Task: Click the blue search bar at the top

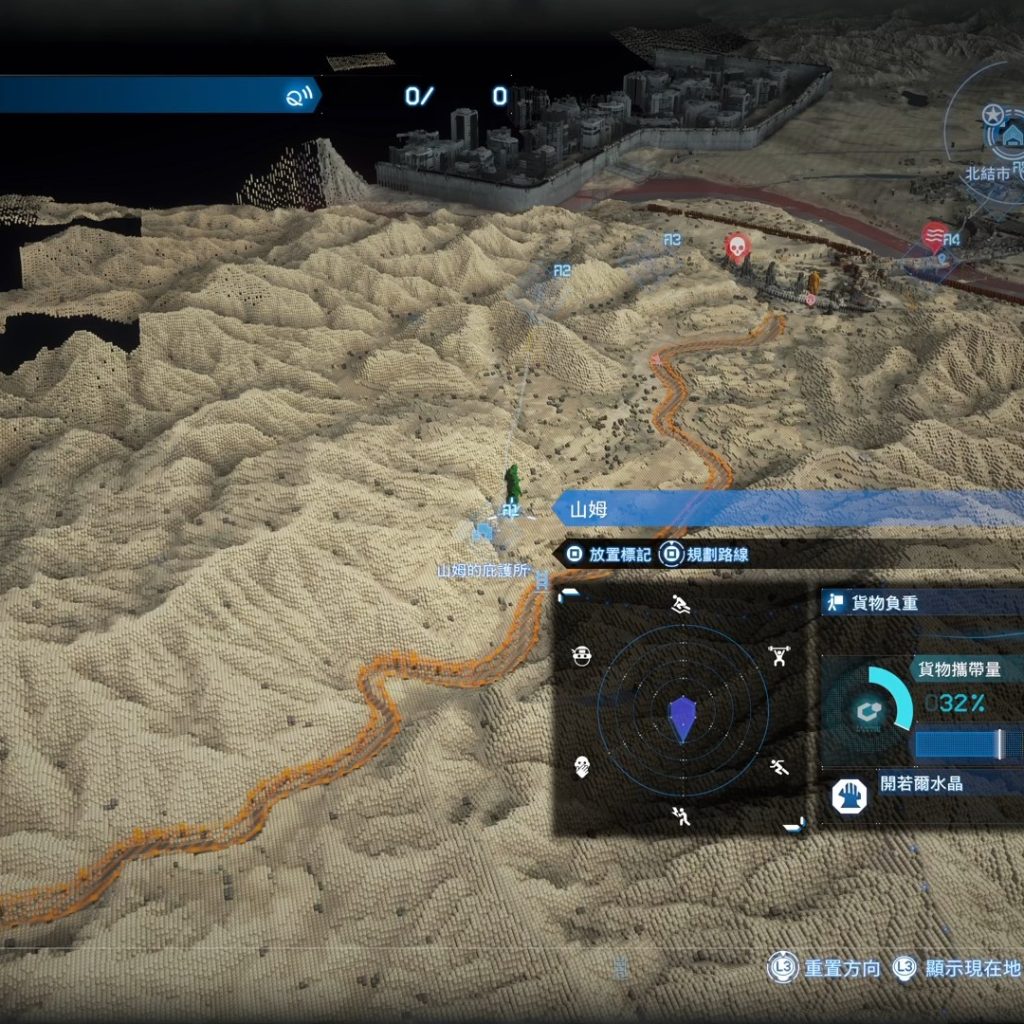Action: pyautogui.click(x=158, y=95)
